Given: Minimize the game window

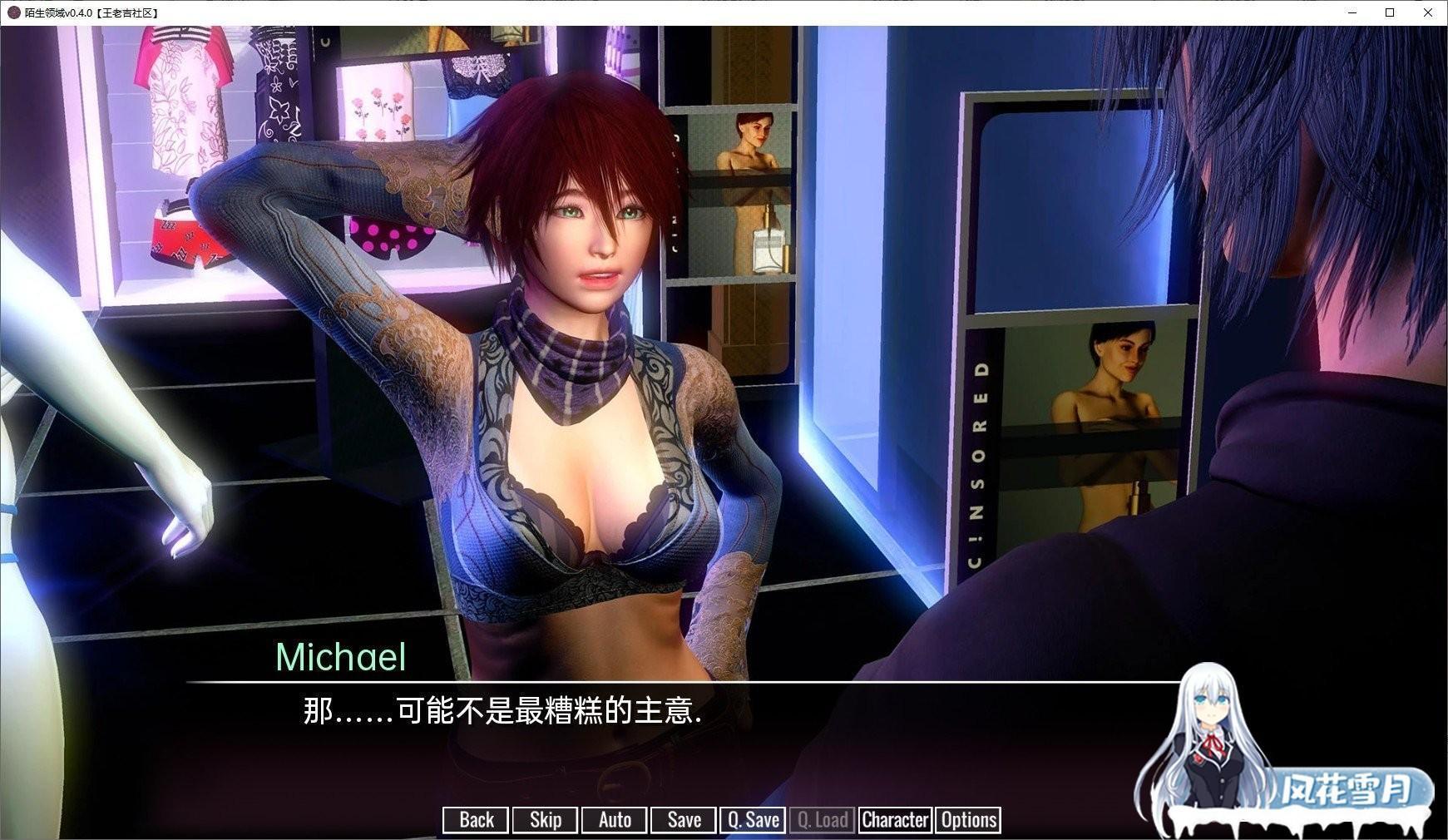Looking at the screenshot, I should (1352, 12).
